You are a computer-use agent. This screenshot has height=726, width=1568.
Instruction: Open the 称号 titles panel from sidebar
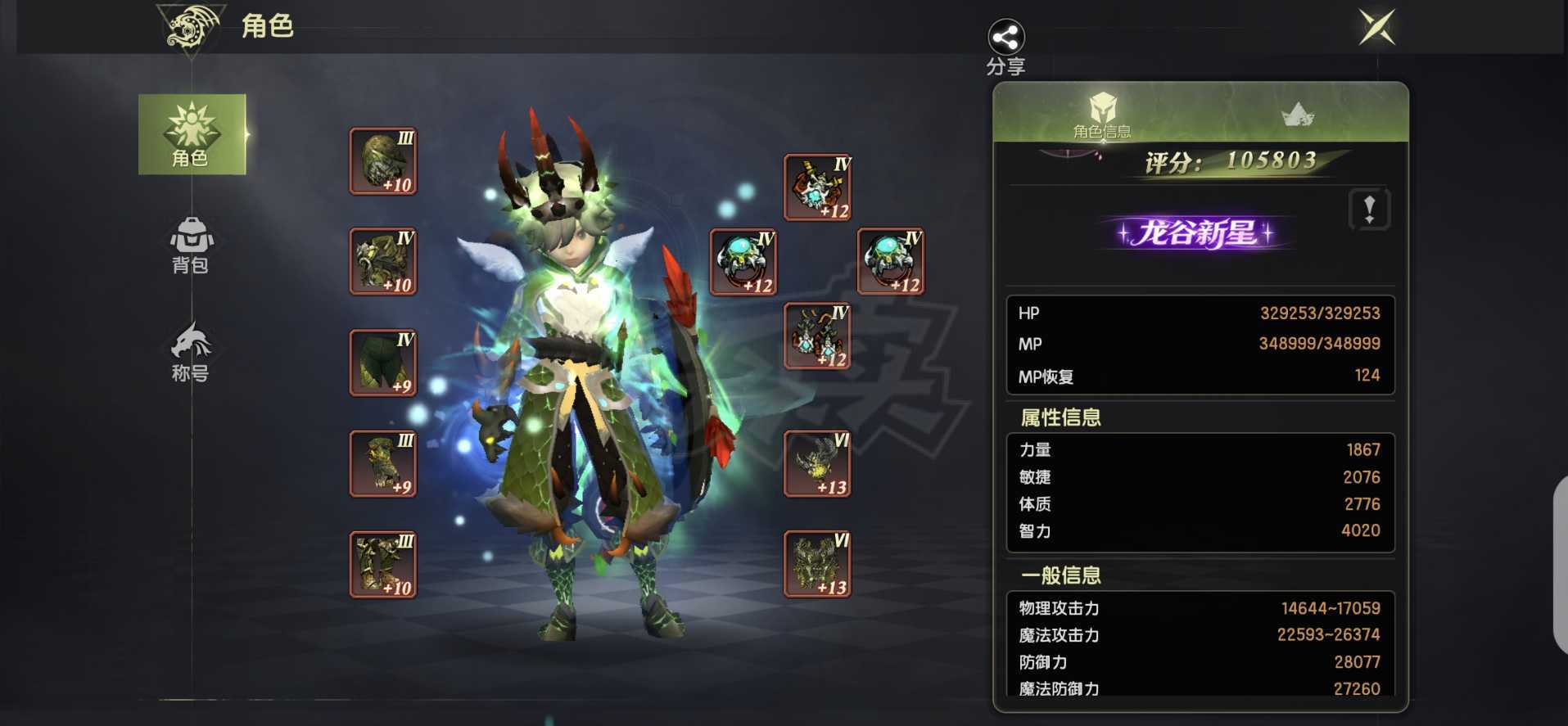192,352
